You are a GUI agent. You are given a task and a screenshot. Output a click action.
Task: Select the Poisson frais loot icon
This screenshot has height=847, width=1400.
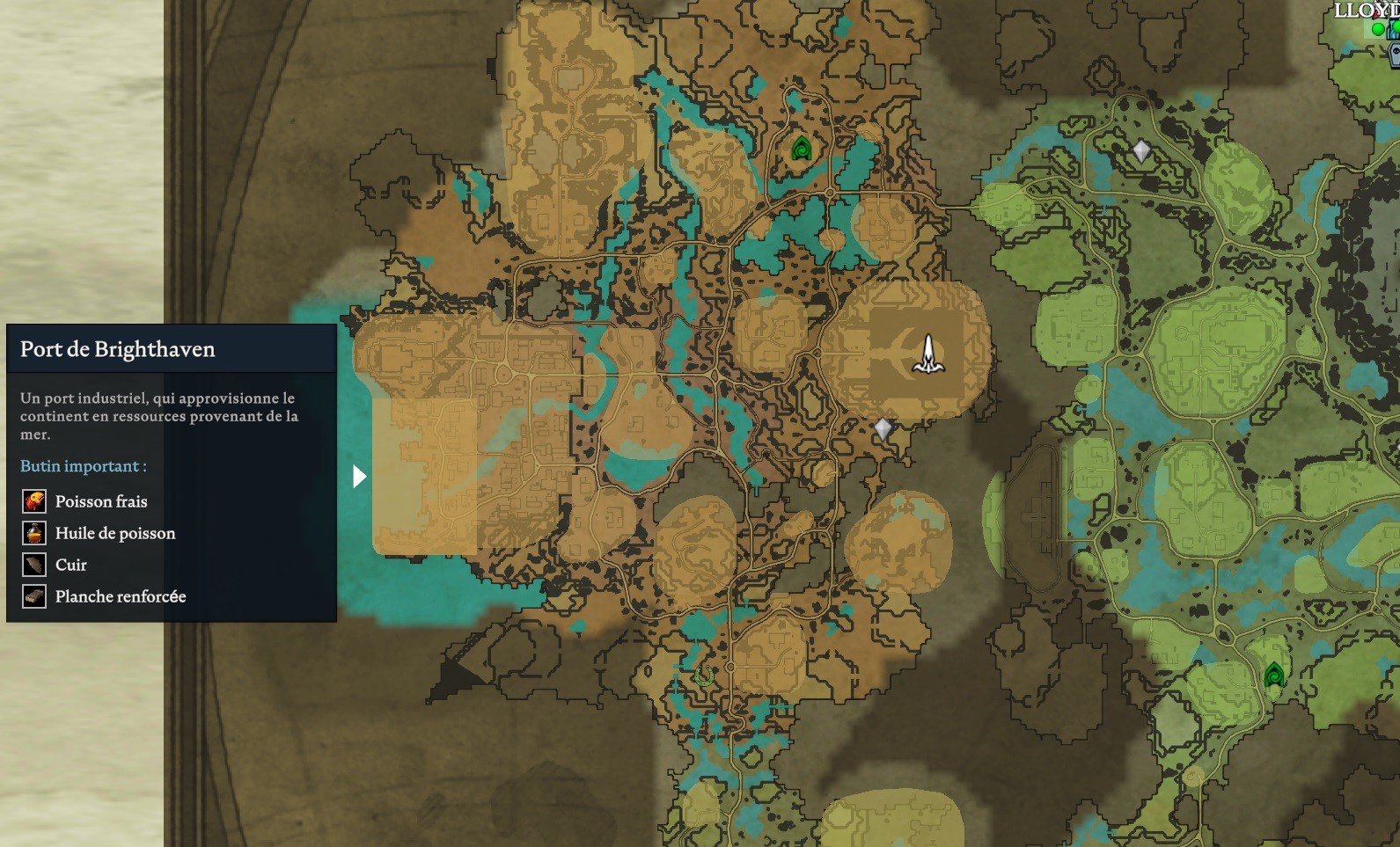point(34,501)
